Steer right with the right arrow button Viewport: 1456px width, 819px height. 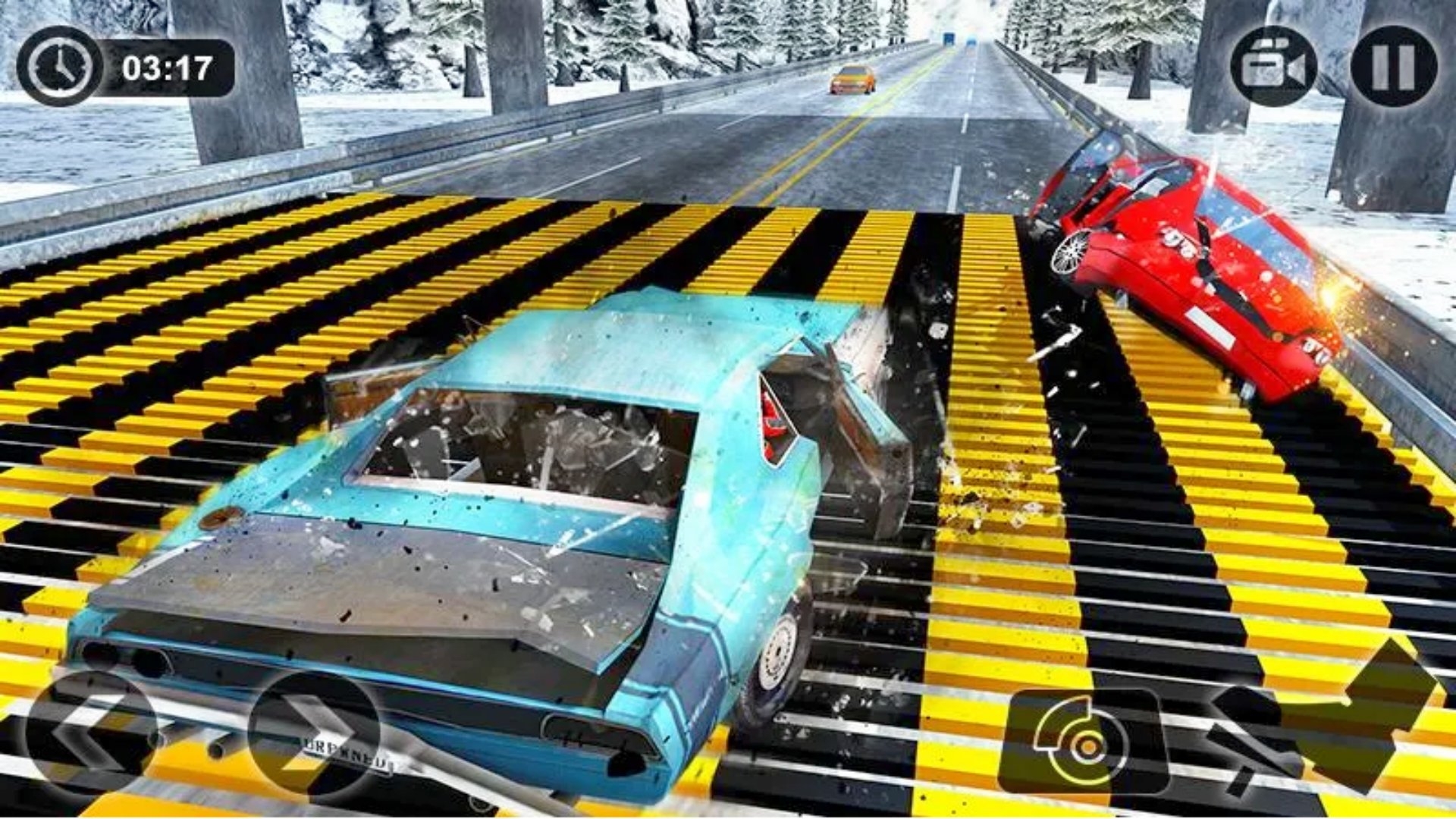[314, 733]
